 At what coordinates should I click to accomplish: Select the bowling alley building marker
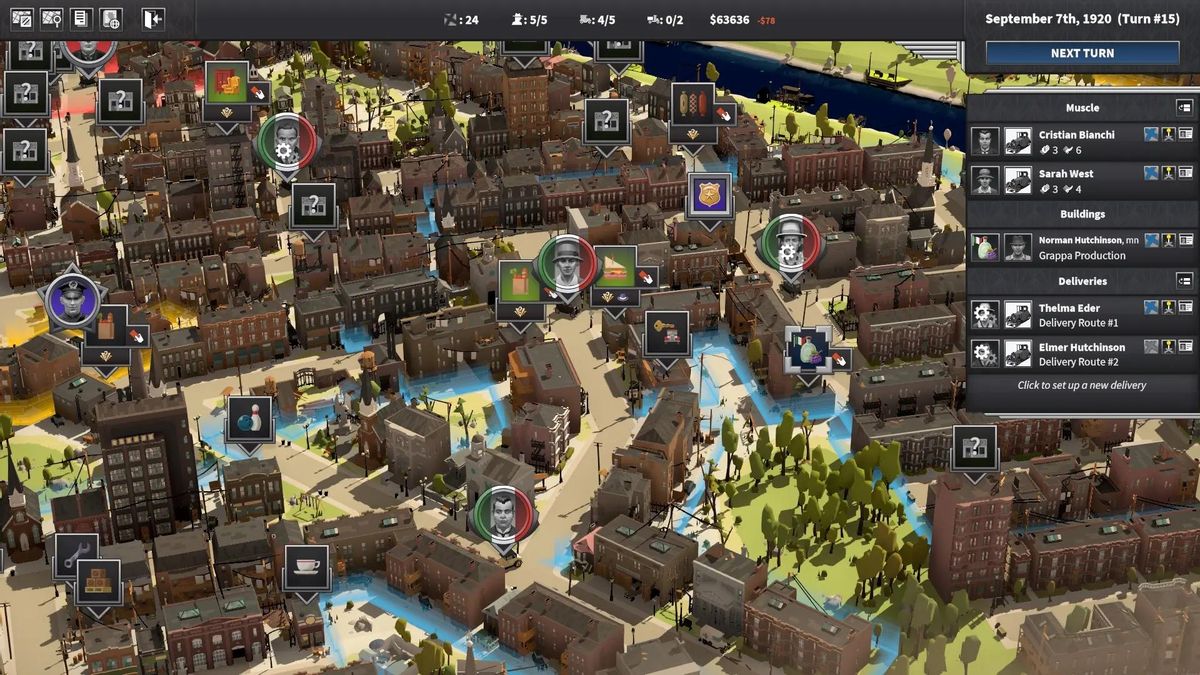click(x=249, y=417)
